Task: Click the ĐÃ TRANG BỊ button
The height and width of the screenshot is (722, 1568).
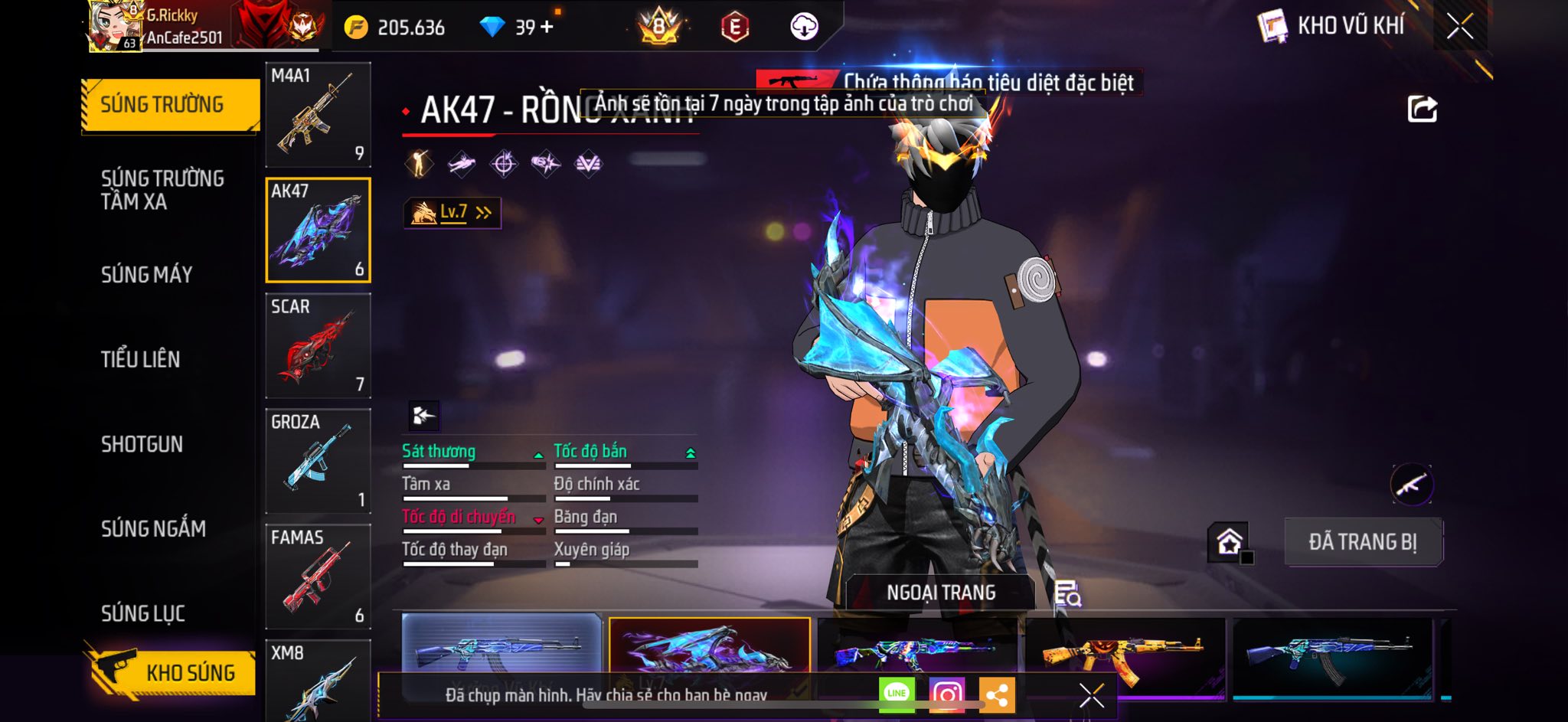Action: pos(1363,542)
